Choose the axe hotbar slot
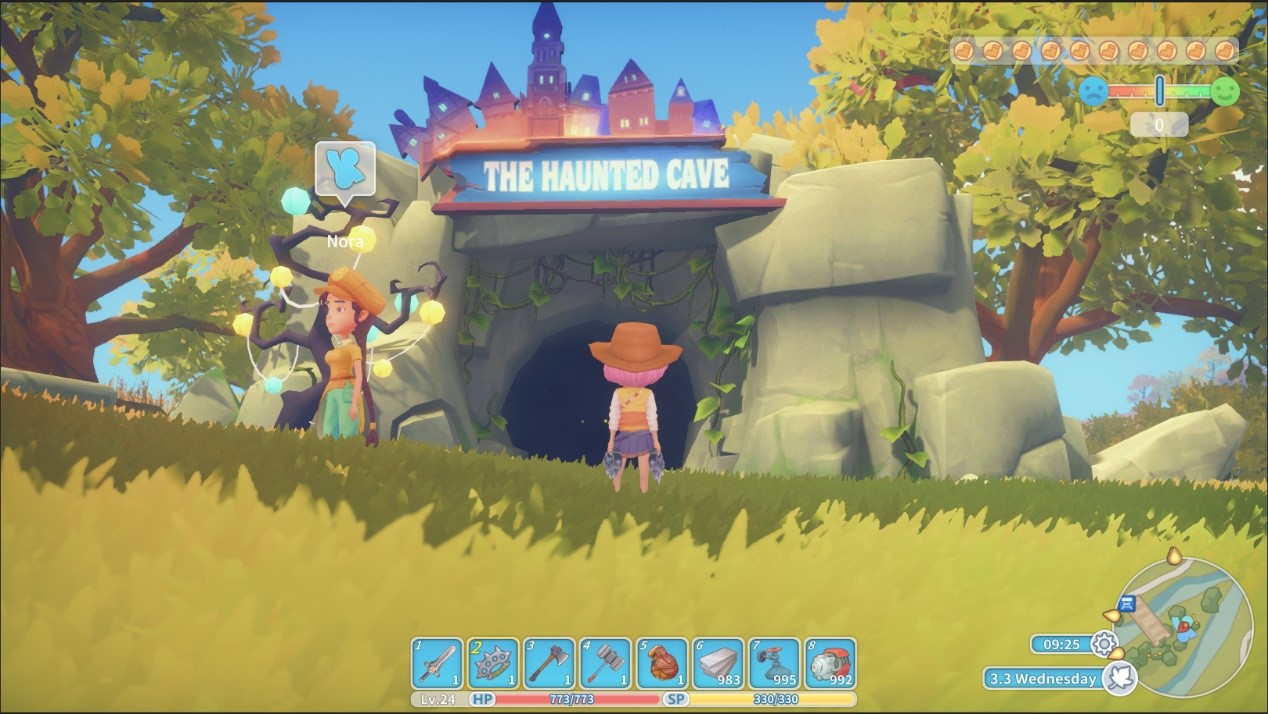Screen dimensions: 1268x714 550,663
